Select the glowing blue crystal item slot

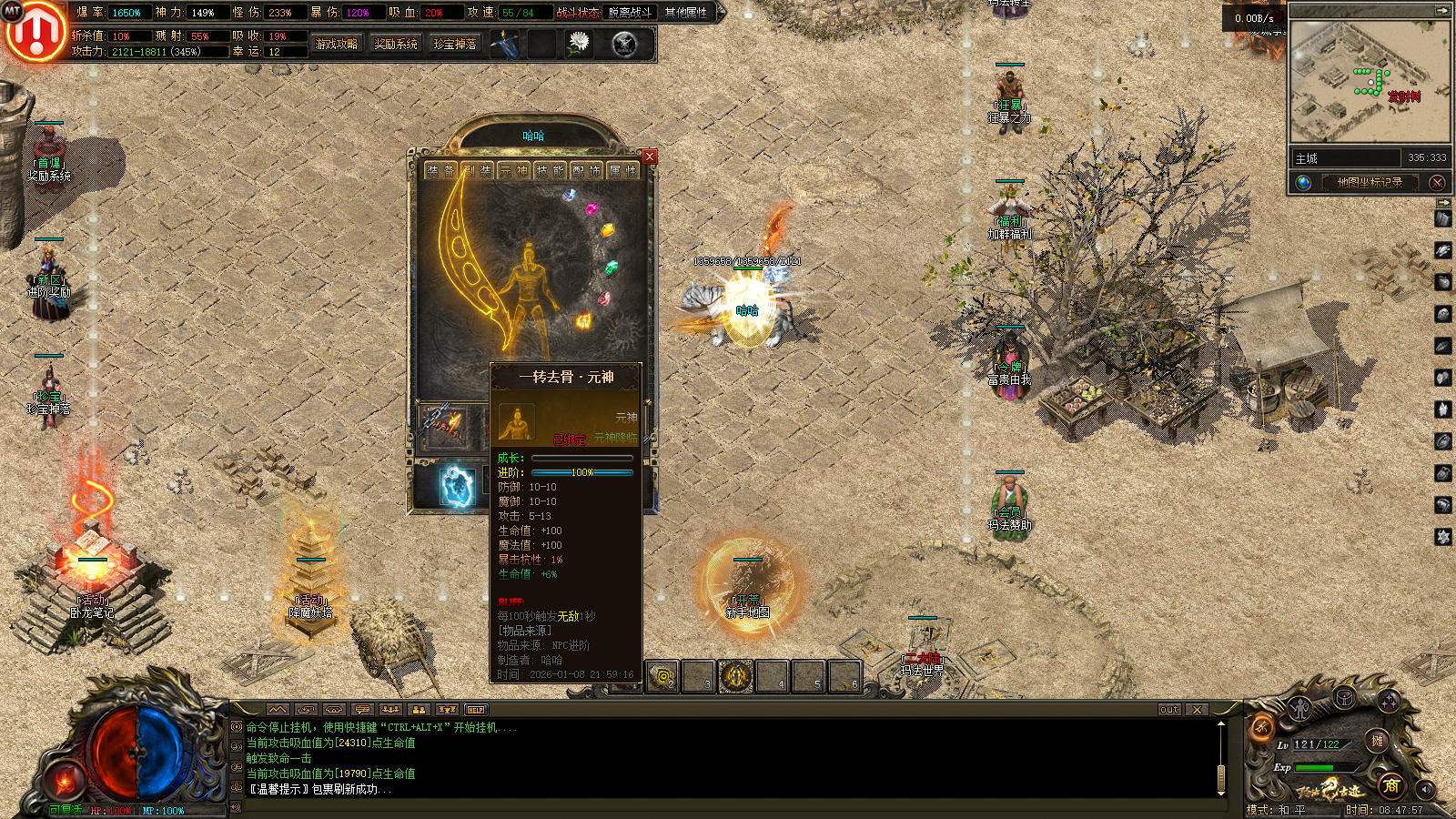pos(458,485)
